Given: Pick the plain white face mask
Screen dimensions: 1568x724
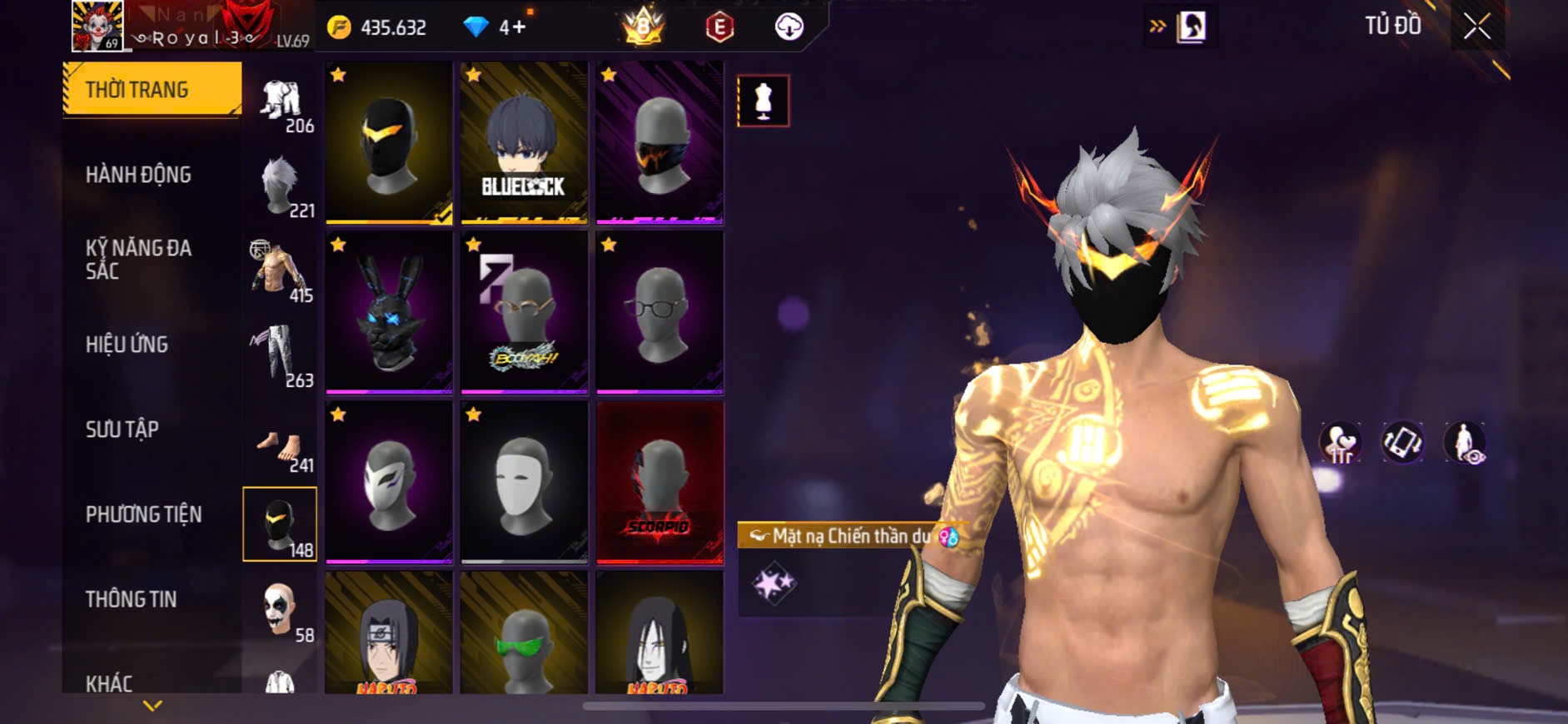Looking at the screenshot, I should click(x=524, y=483).
